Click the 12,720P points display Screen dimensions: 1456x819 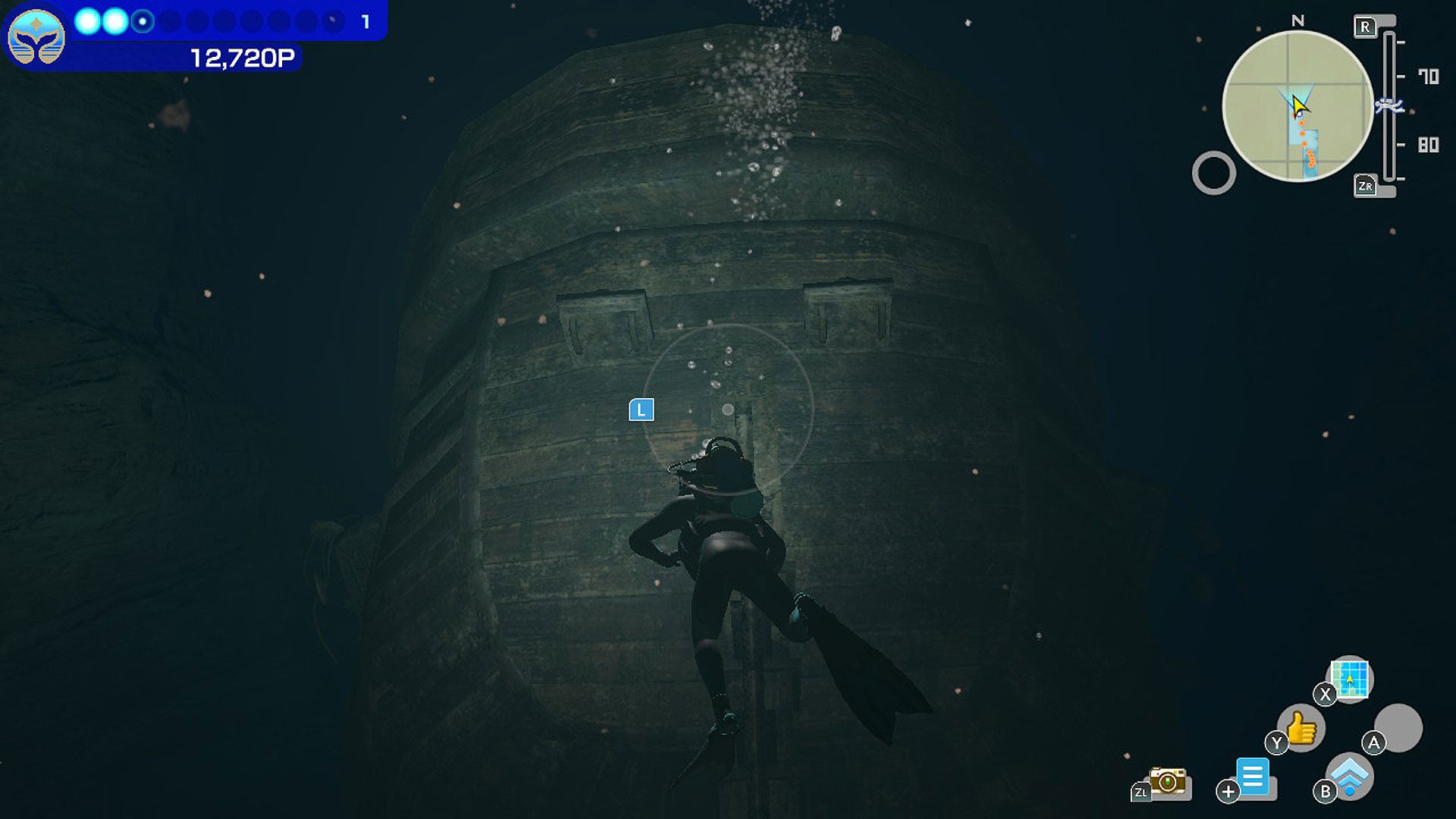pyautogui.click(x=243, y=55)
